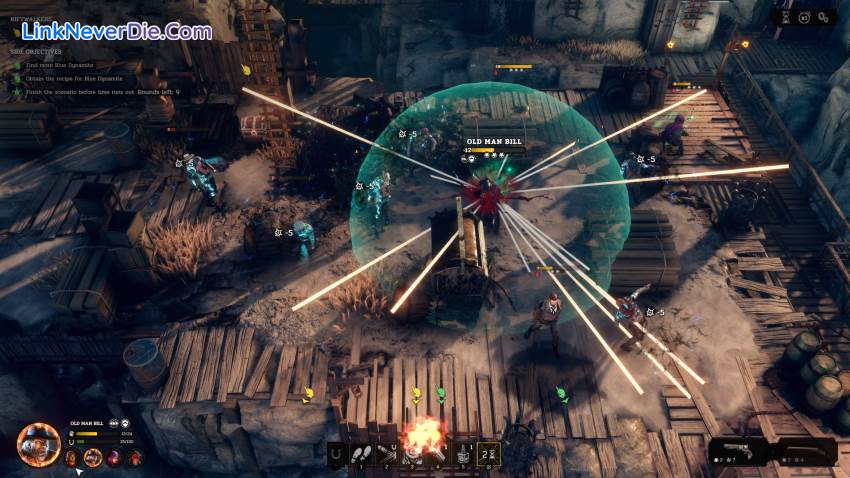Activate the horseshoe luck ability
Screen dimensions: 850x478
click(336, 454)
